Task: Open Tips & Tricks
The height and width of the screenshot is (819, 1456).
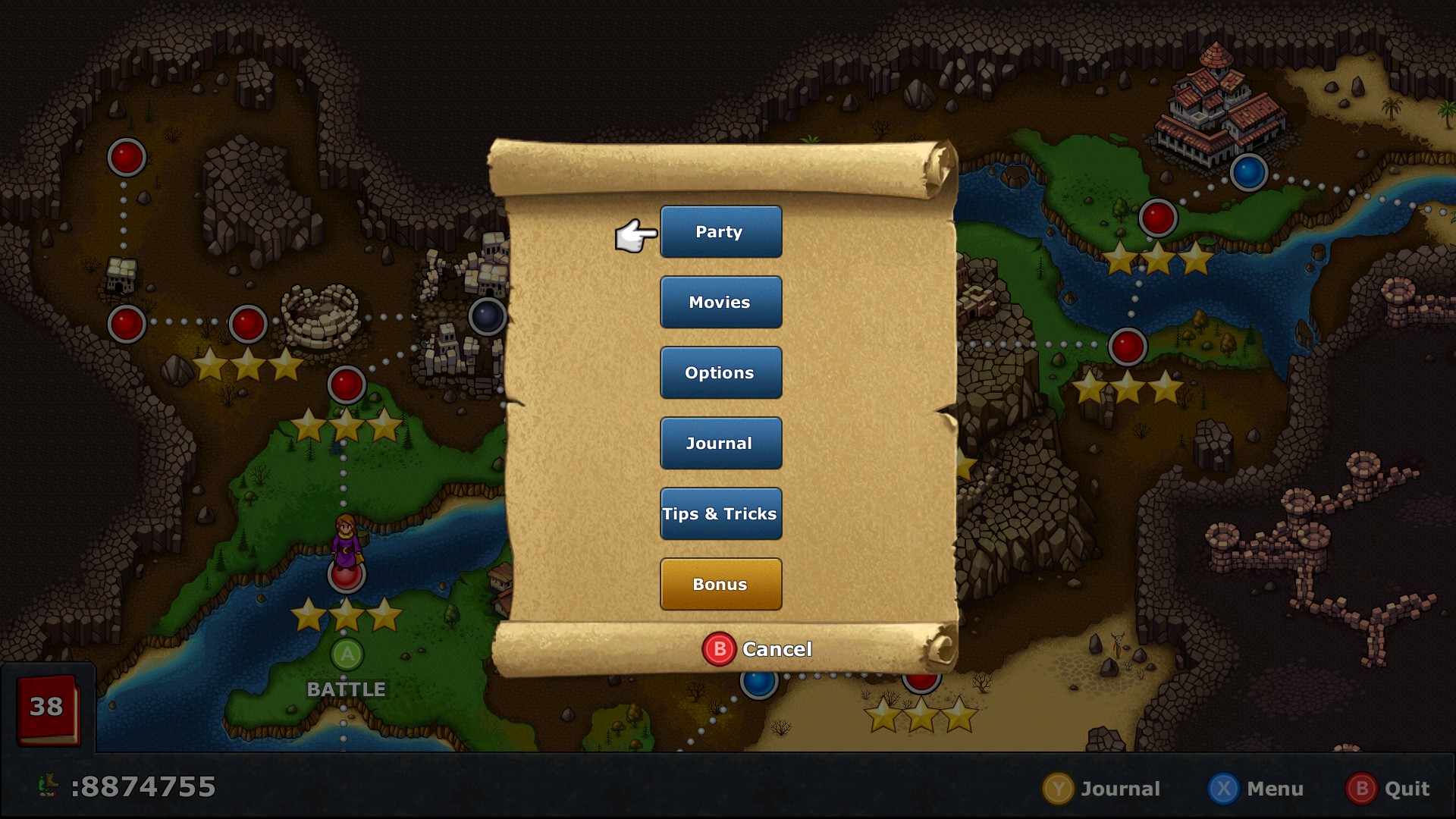Action: [x=720, y=513]
